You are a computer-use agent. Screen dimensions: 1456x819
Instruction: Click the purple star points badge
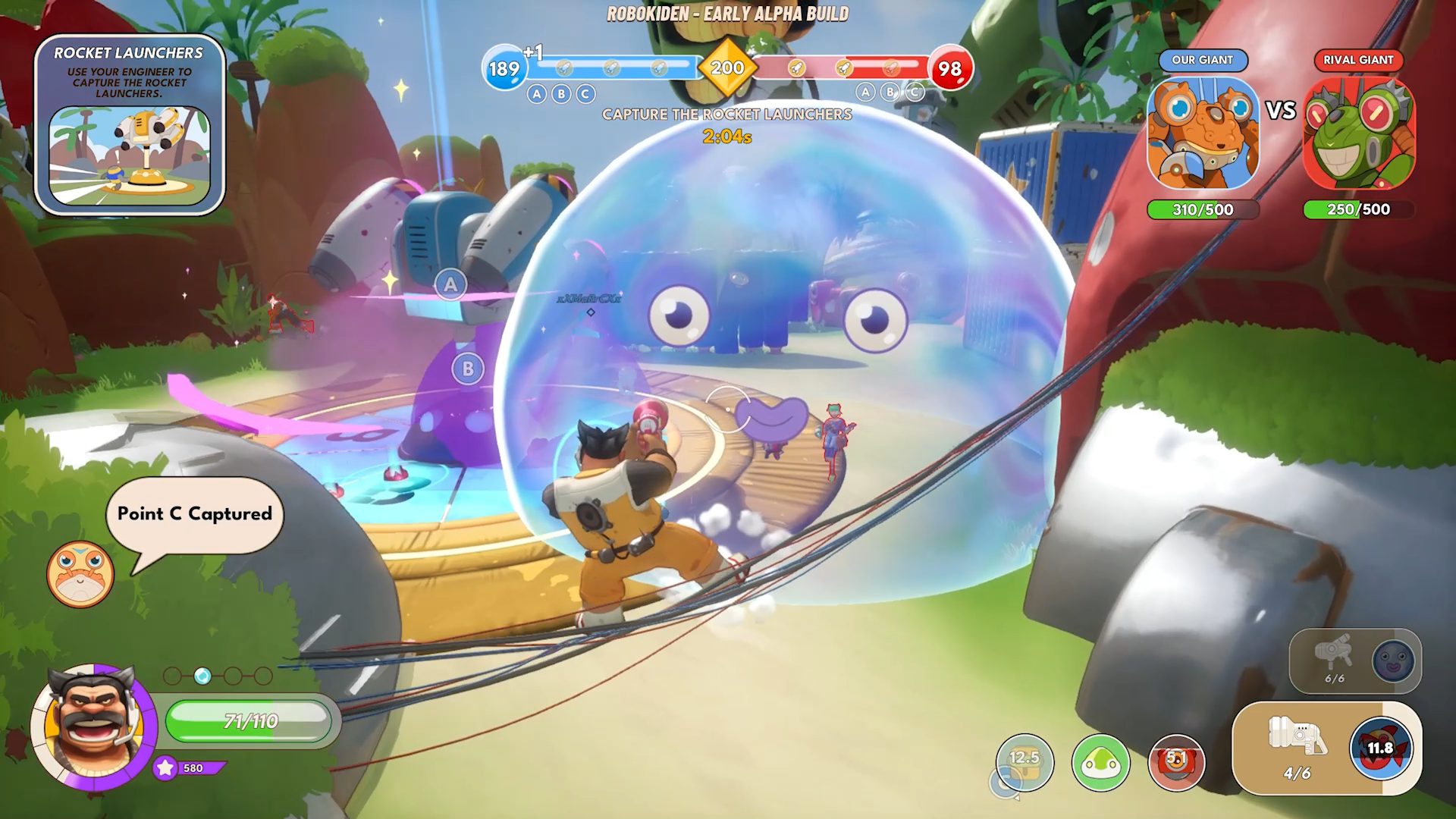pos(165,768)
